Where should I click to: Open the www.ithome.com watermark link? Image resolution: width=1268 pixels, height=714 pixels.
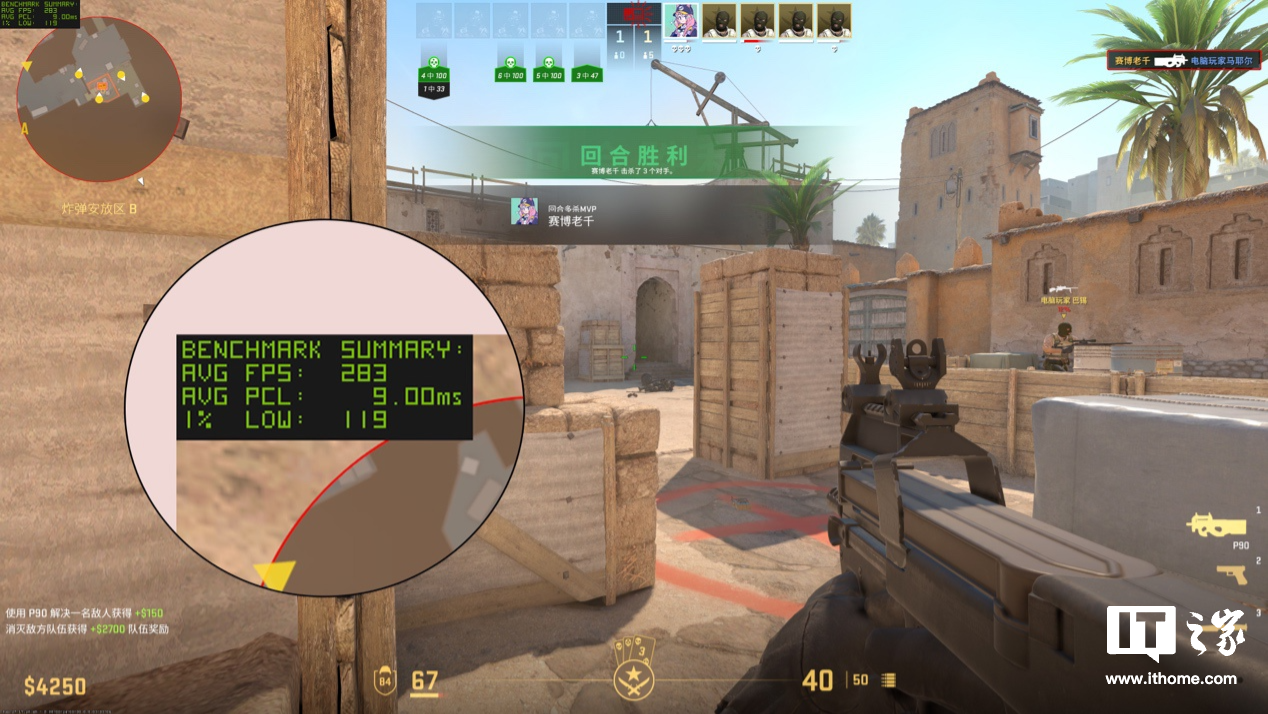click(x=1170, y=678)
